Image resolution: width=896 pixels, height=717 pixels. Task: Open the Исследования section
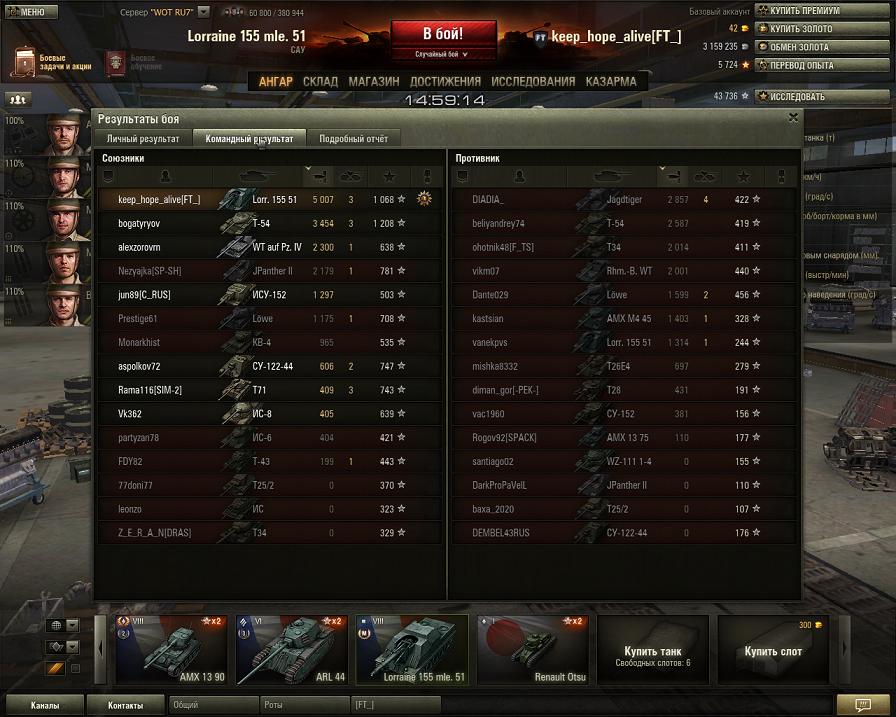(x=533, y=81)
